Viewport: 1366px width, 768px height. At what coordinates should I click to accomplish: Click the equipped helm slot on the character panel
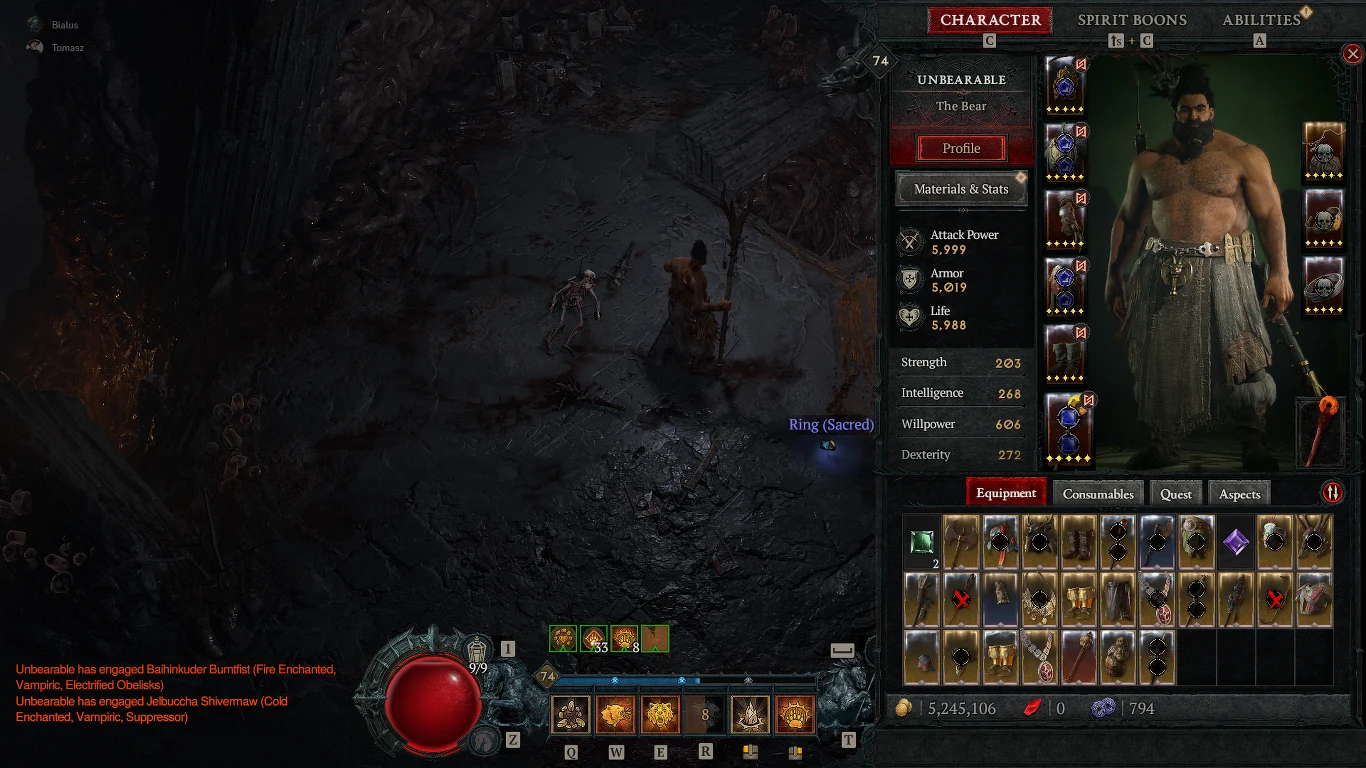(1064, 85)
